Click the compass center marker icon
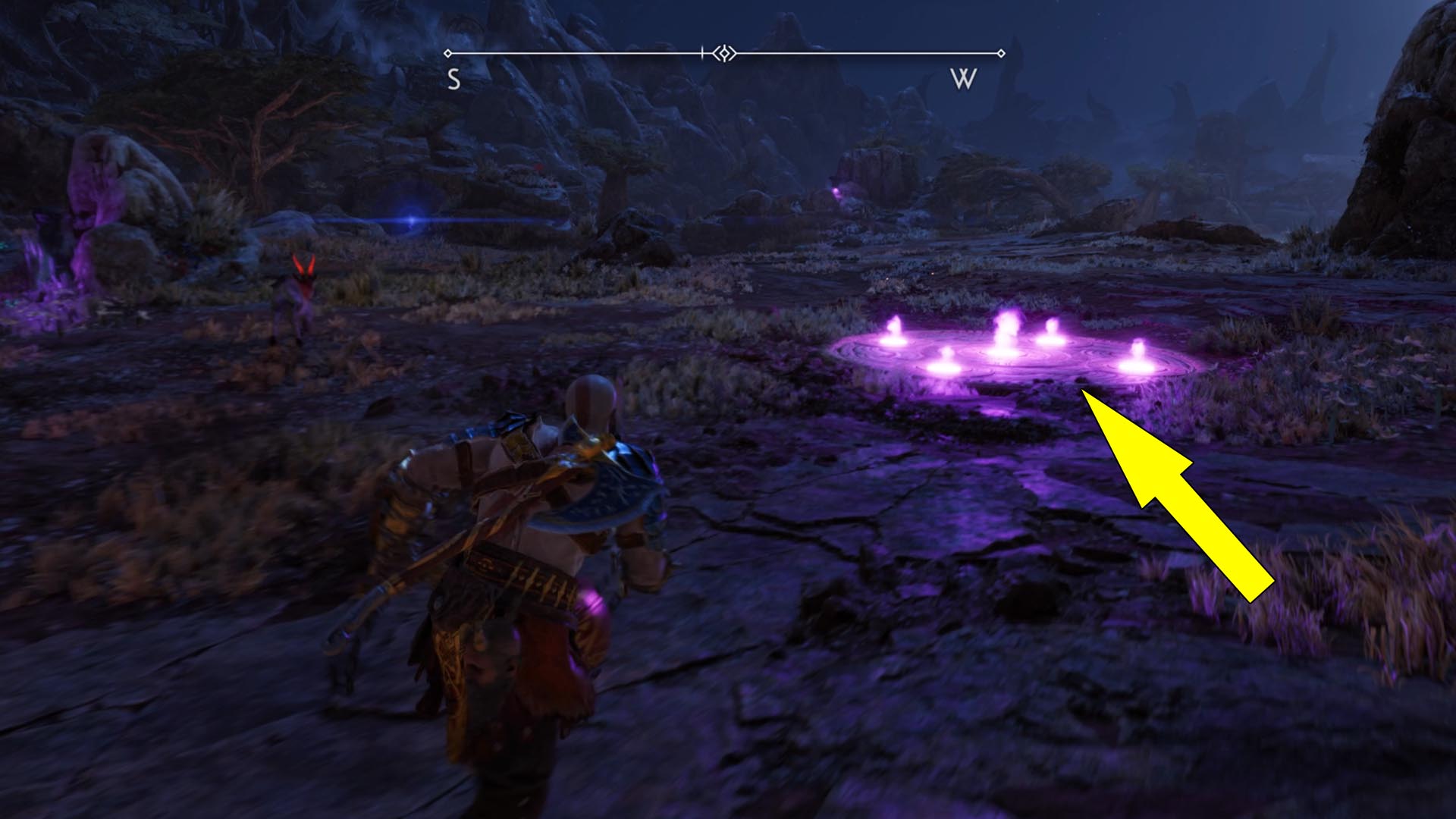The image size is (1456, 819). (724, 53)
